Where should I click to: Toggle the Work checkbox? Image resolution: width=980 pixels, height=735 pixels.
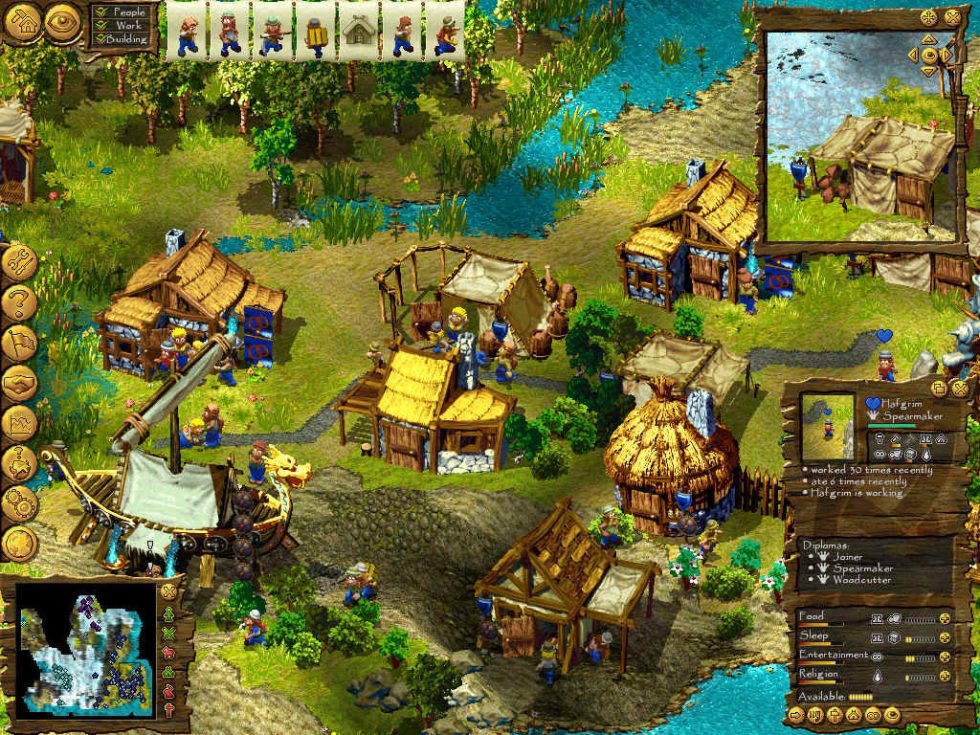coord(98,25)
